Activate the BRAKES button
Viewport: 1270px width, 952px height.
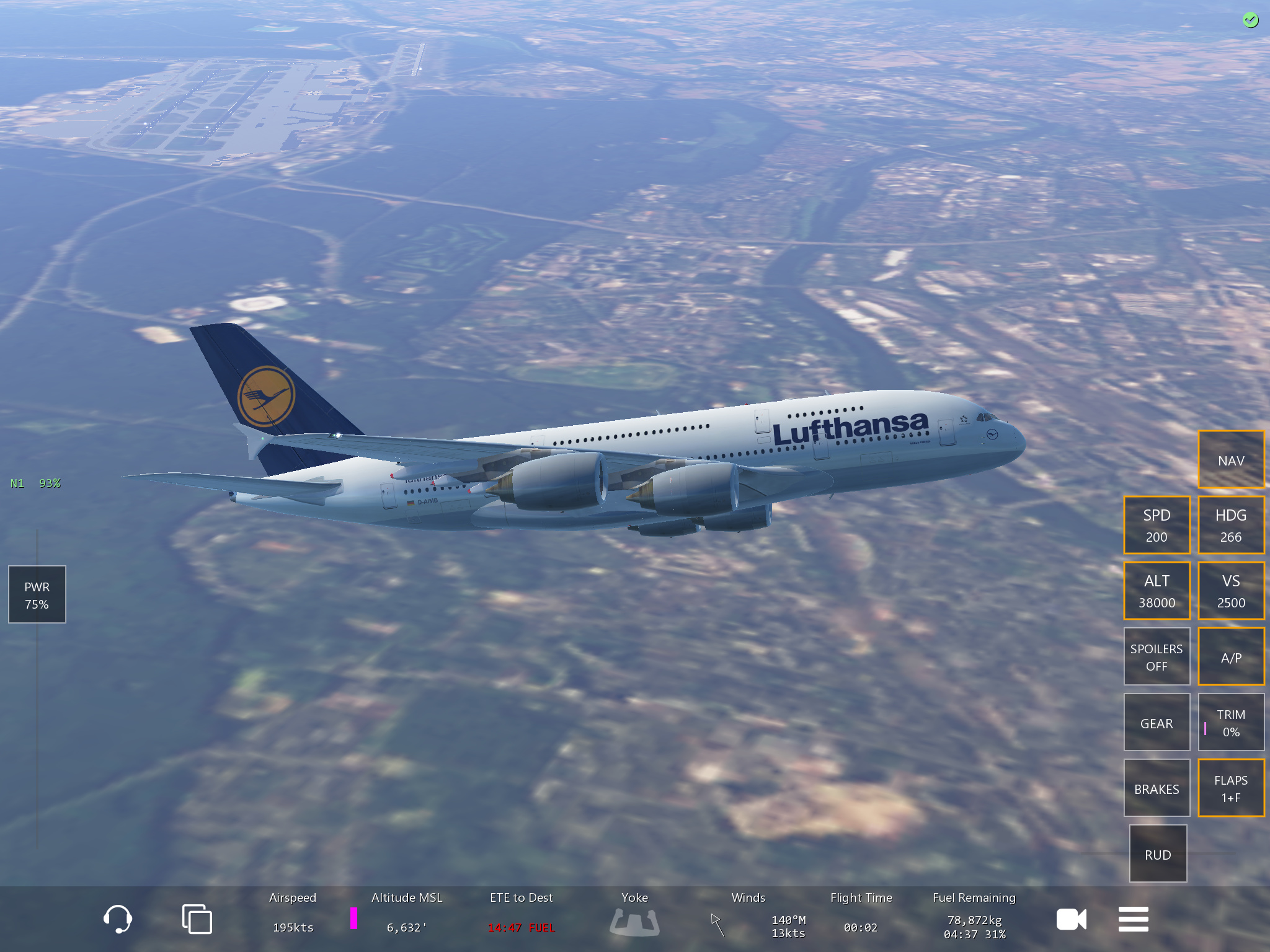[x=1157, y=788]
